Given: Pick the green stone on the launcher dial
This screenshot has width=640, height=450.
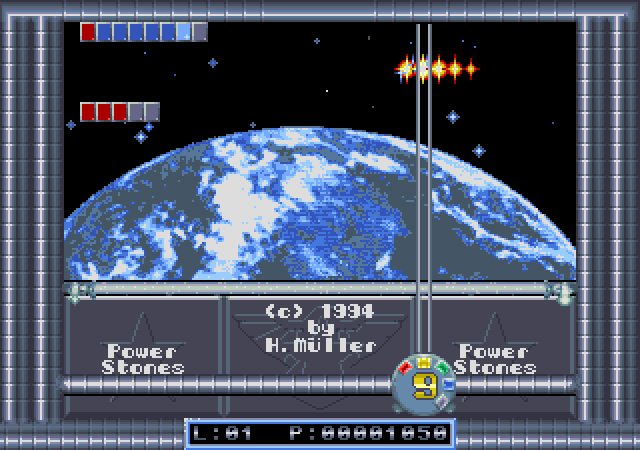Looking at the screenshot, I should [441, 367].
